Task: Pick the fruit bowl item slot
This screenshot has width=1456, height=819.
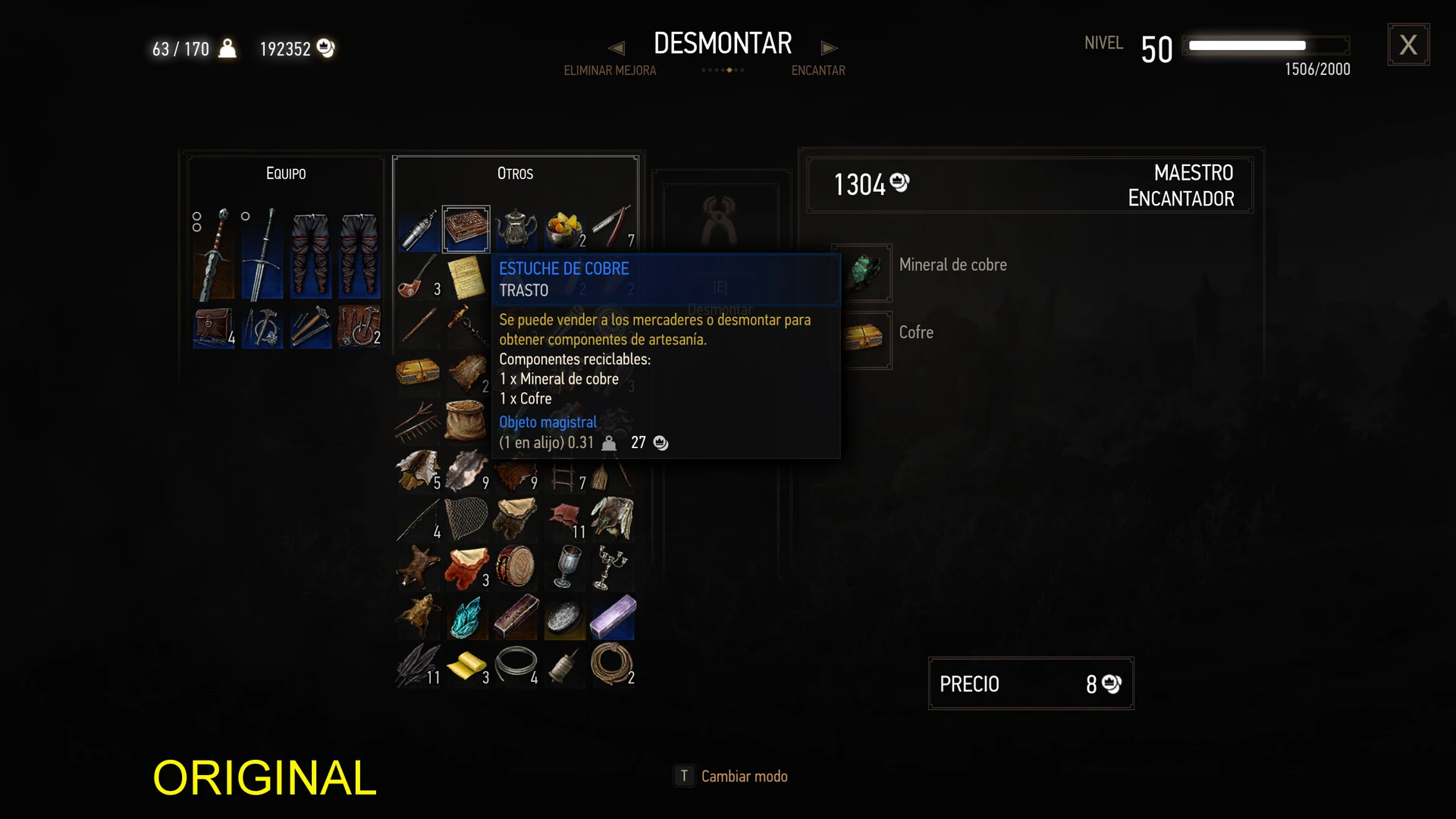Action: pyautogui.click(x=564, y=228)
